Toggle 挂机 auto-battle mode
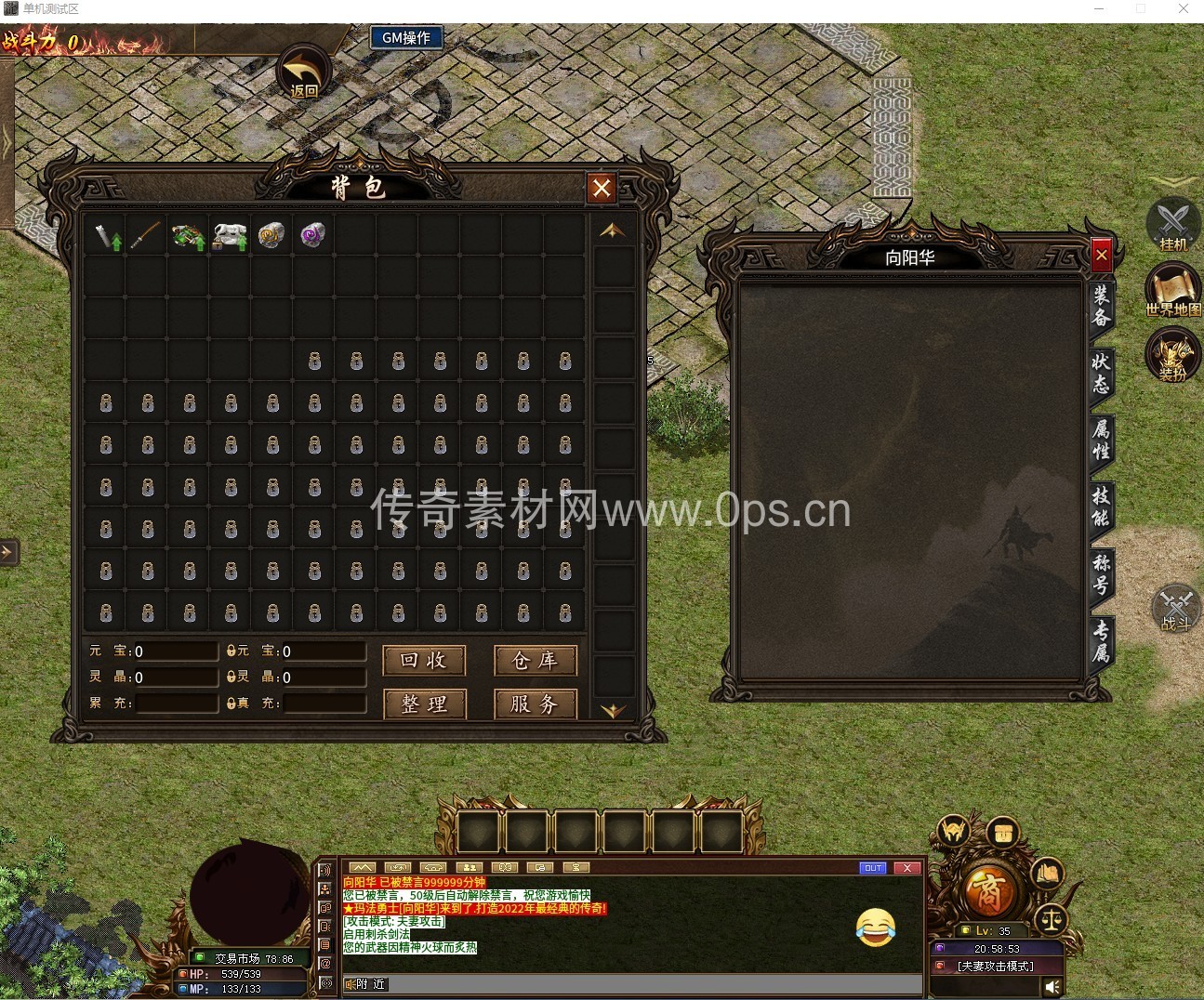The width and height of the screenshot is (1204, 1000). tap(1172, 225)
